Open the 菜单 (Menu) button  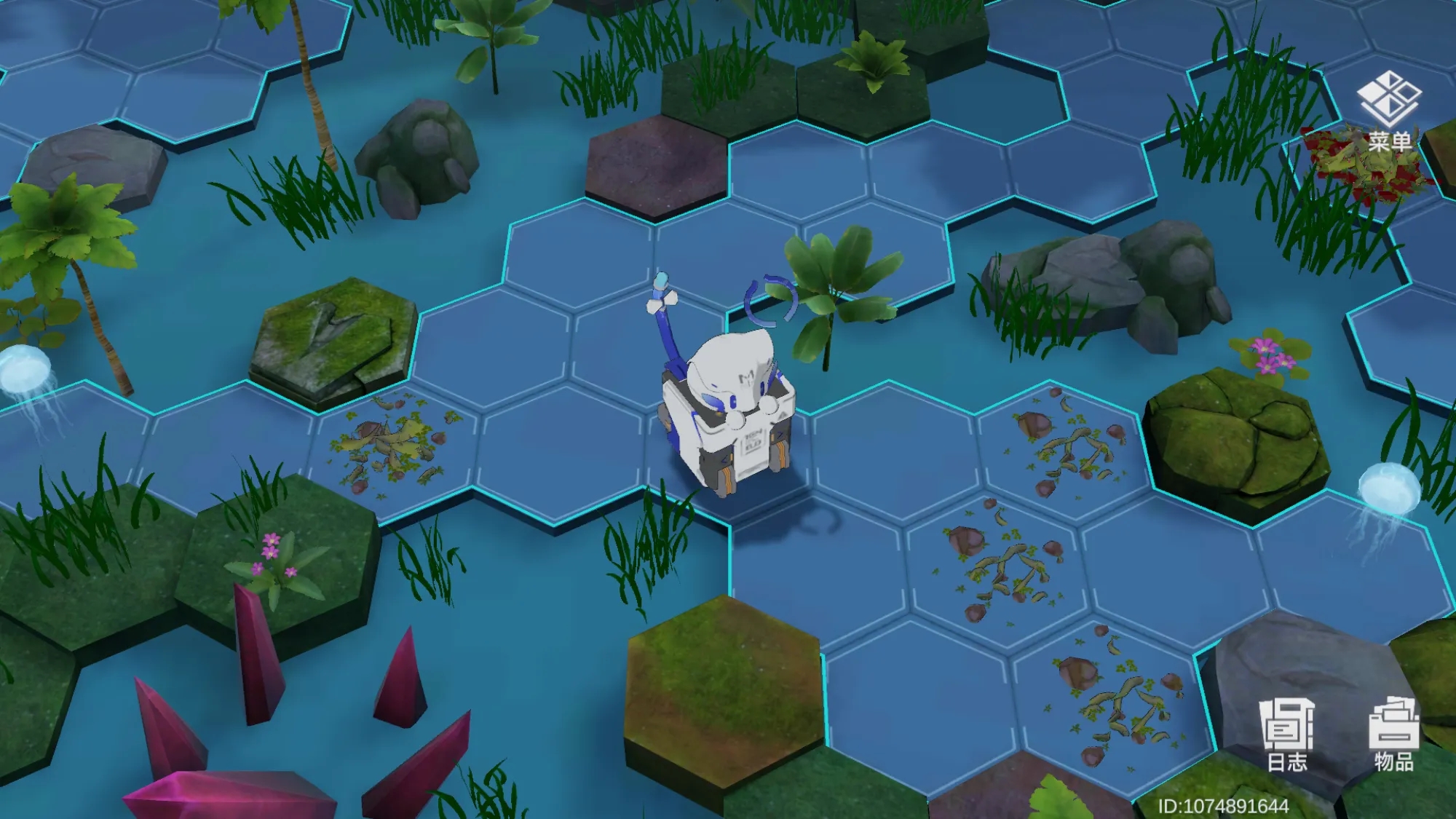[x=1389, y=109]
